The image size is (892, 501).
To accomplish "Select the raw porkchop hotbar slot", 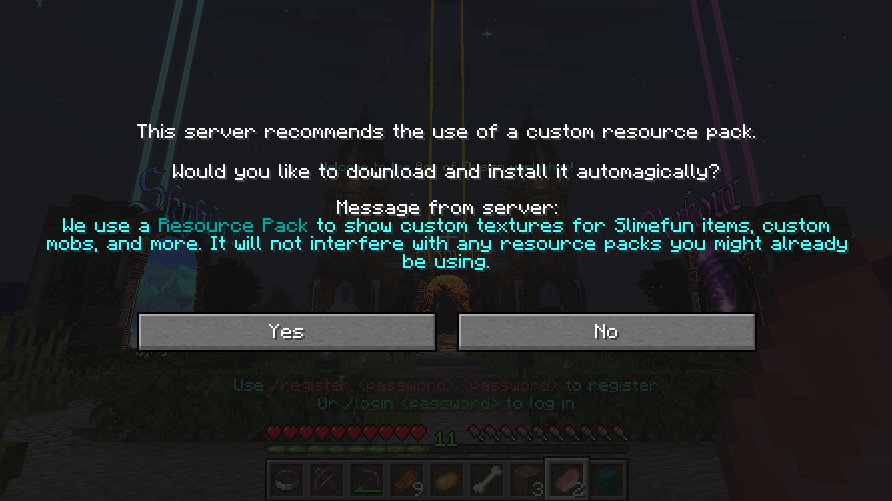I will point(566,479).
